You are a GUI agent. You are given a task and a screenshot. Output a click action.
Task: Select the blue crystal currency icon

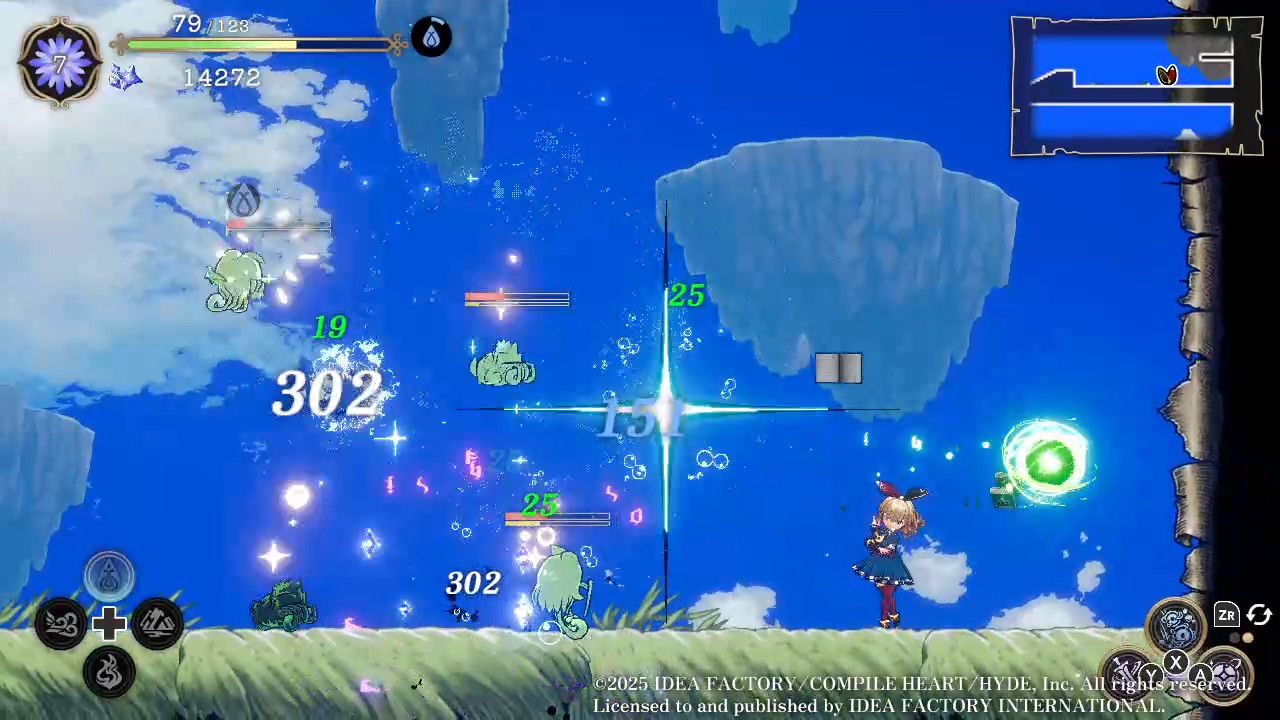pos(125,77)
